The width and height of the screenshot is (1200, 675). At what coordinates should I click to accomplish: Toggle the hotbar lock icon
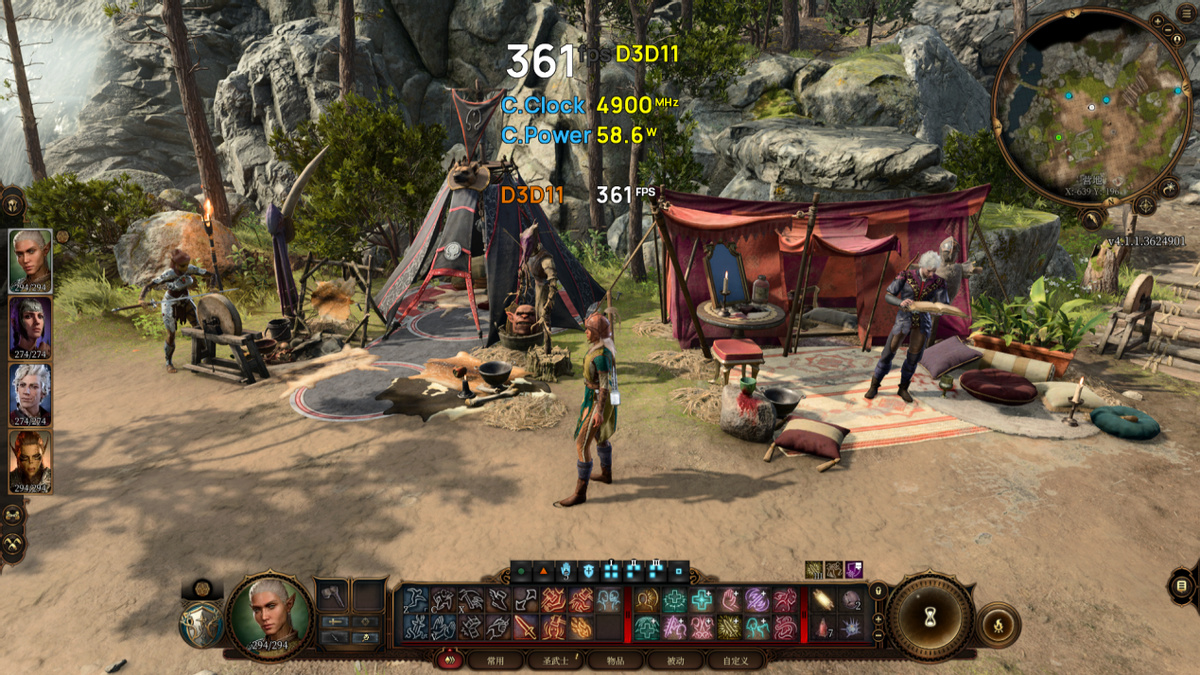pyautogui.click(x=878, y=590)
